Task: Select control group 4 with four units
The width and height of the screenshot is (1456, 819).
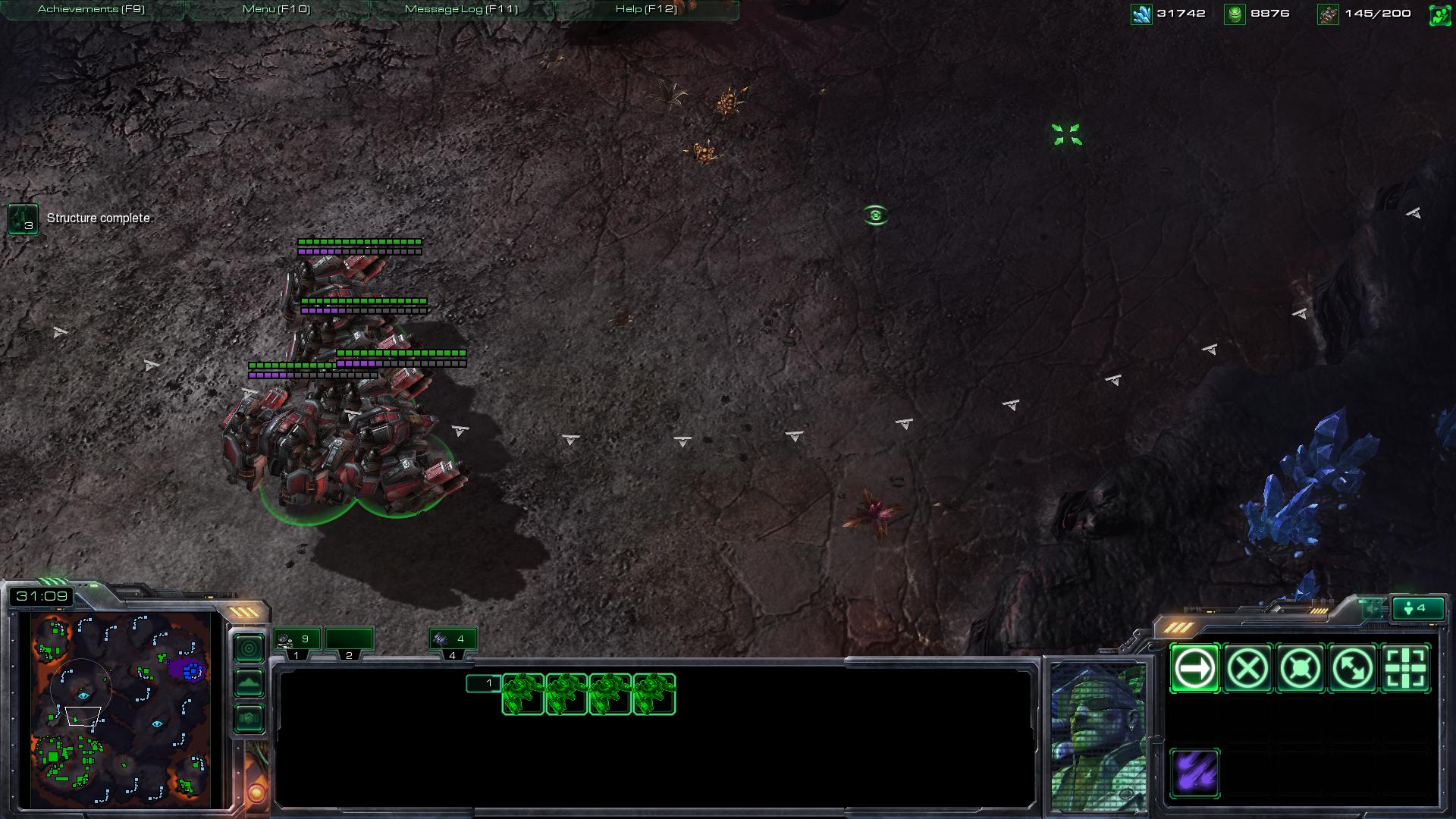Action: [453, 639]
